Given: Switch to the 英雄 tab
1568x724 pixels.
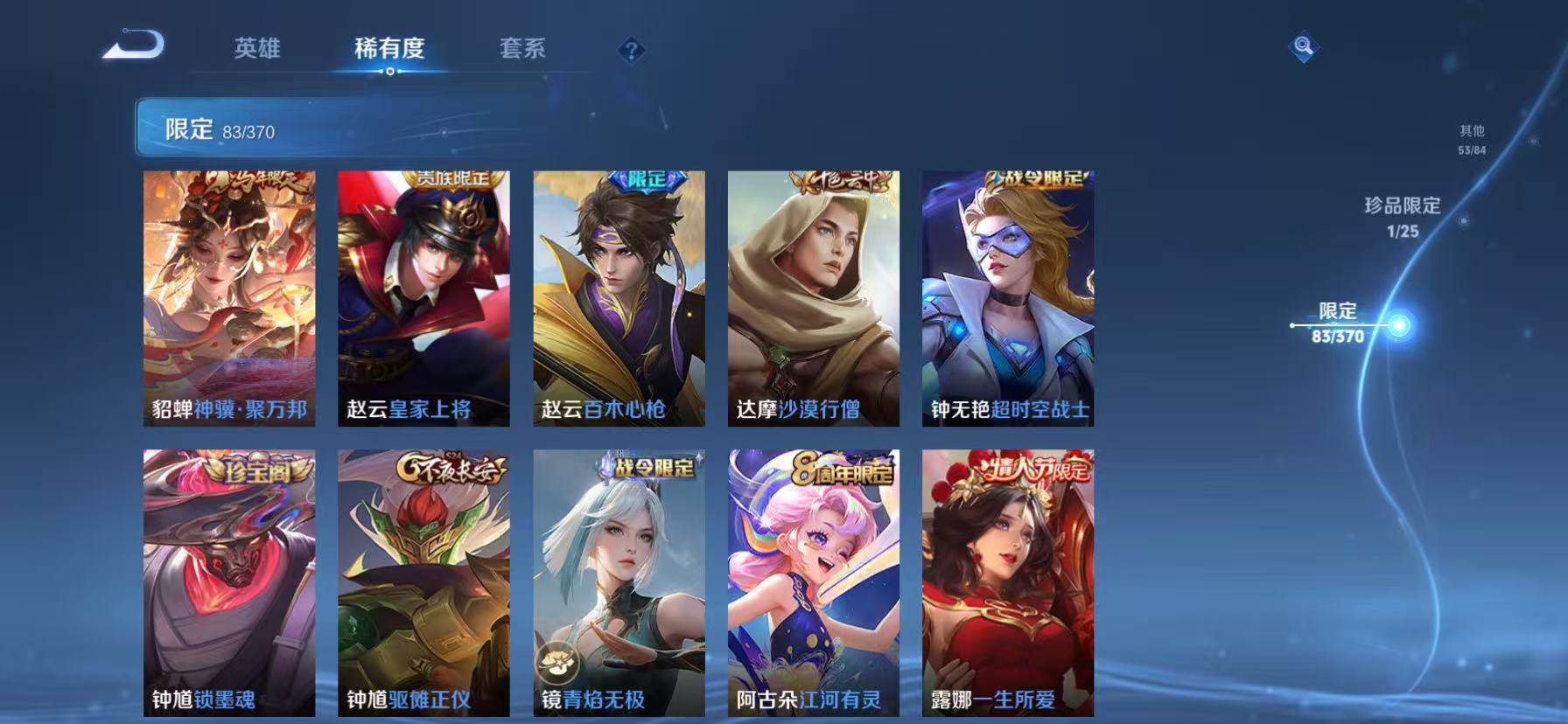Looking at the screenshot, I should (x=256, y=49).
